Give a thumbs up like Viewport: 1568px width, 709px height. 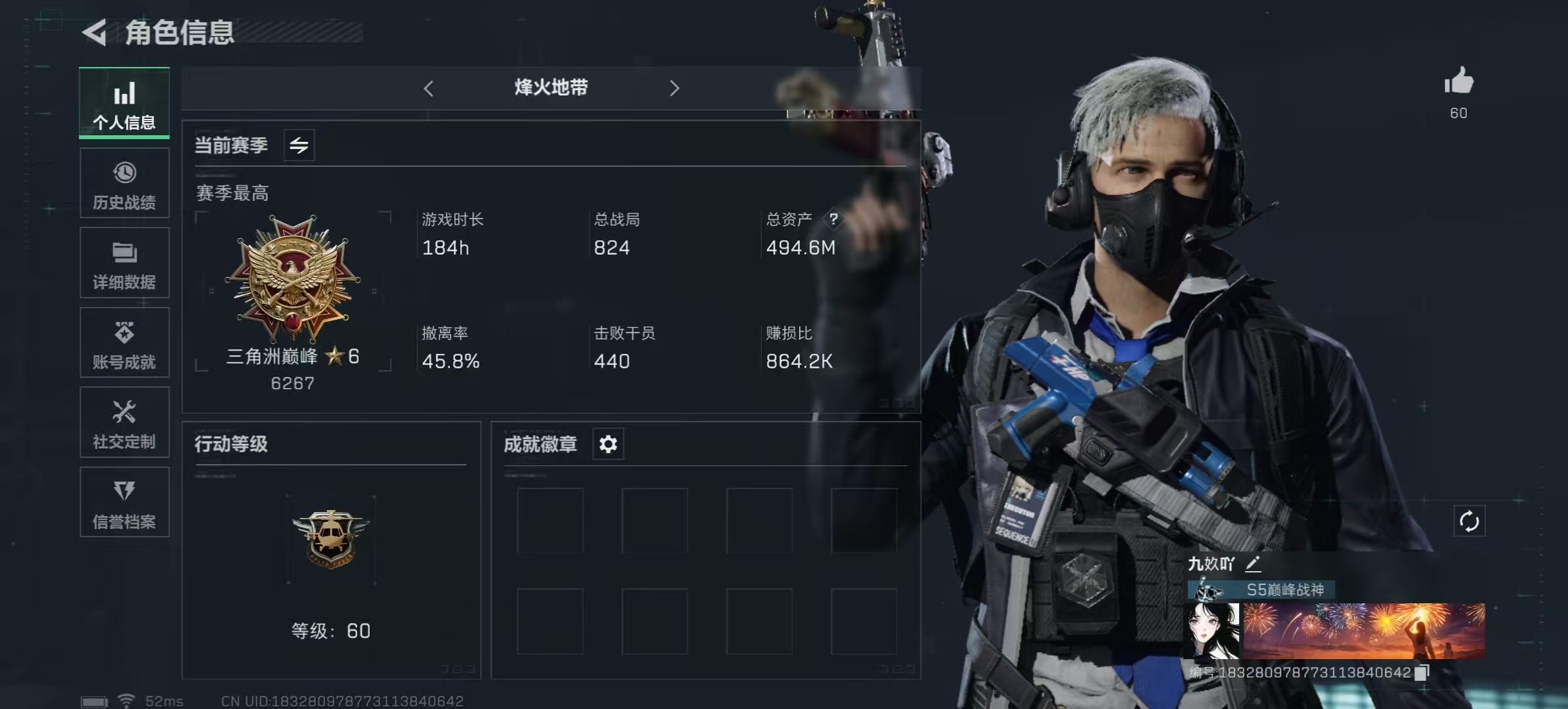pos(1459,82)
